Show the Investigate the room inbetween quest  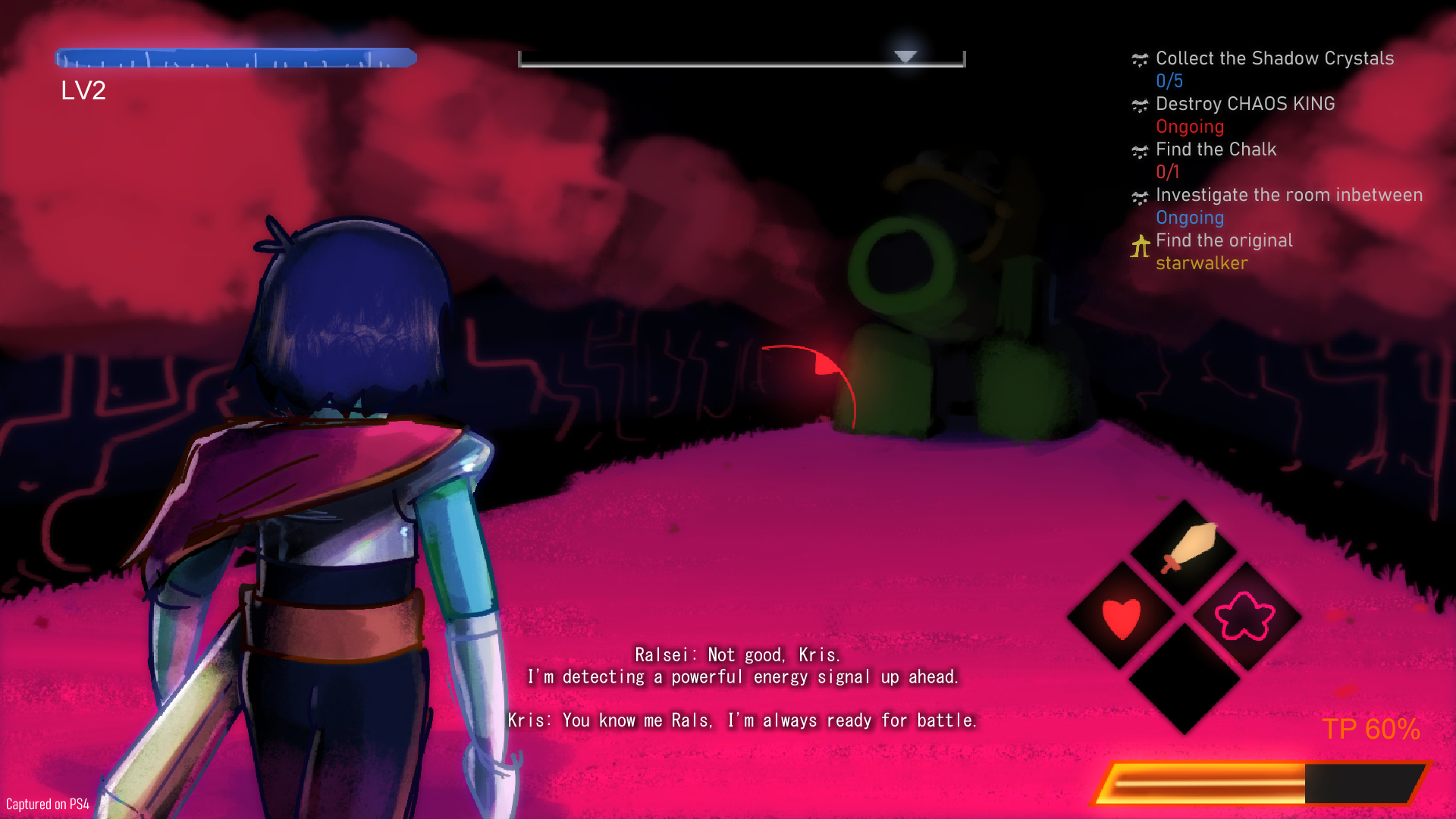click(x=1288, y=196)
